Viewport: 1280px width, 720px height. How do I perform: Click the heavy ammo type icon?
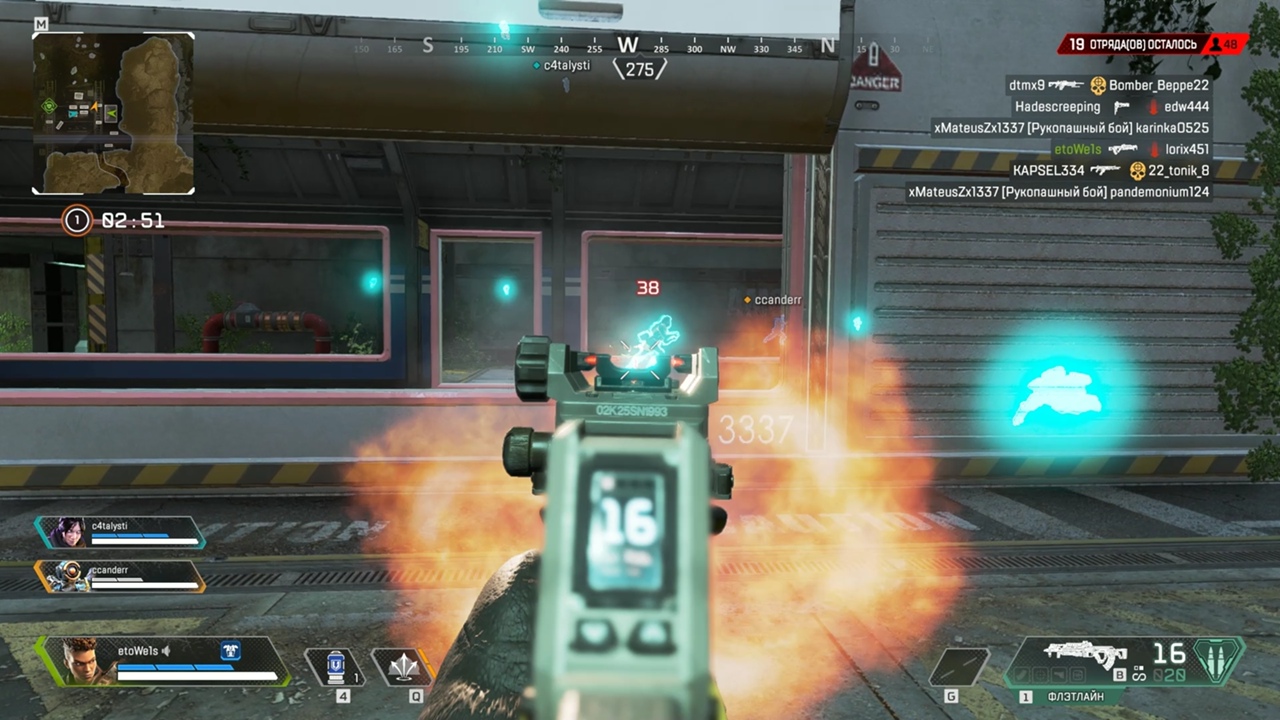point(1218,660)
